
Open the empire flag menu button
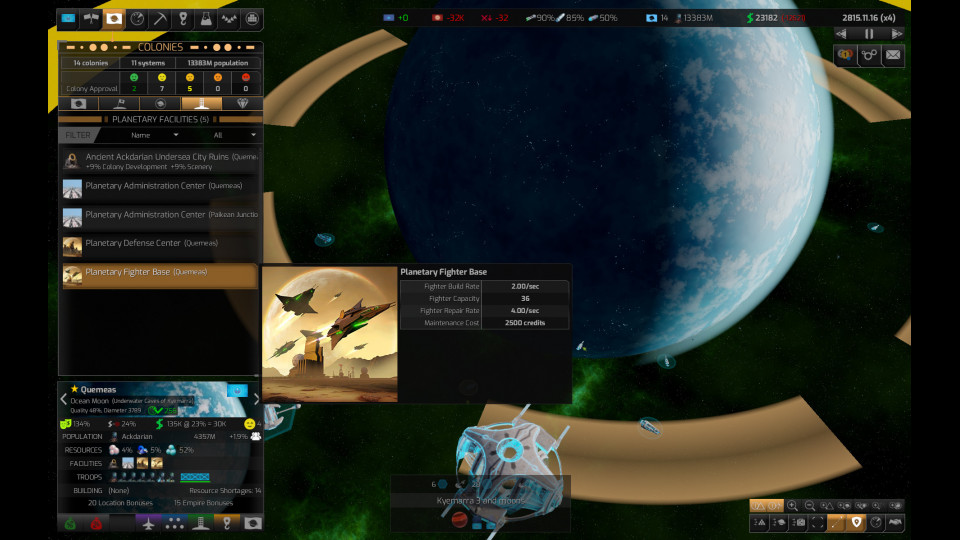pyautogui.click(x=69, y=19)
